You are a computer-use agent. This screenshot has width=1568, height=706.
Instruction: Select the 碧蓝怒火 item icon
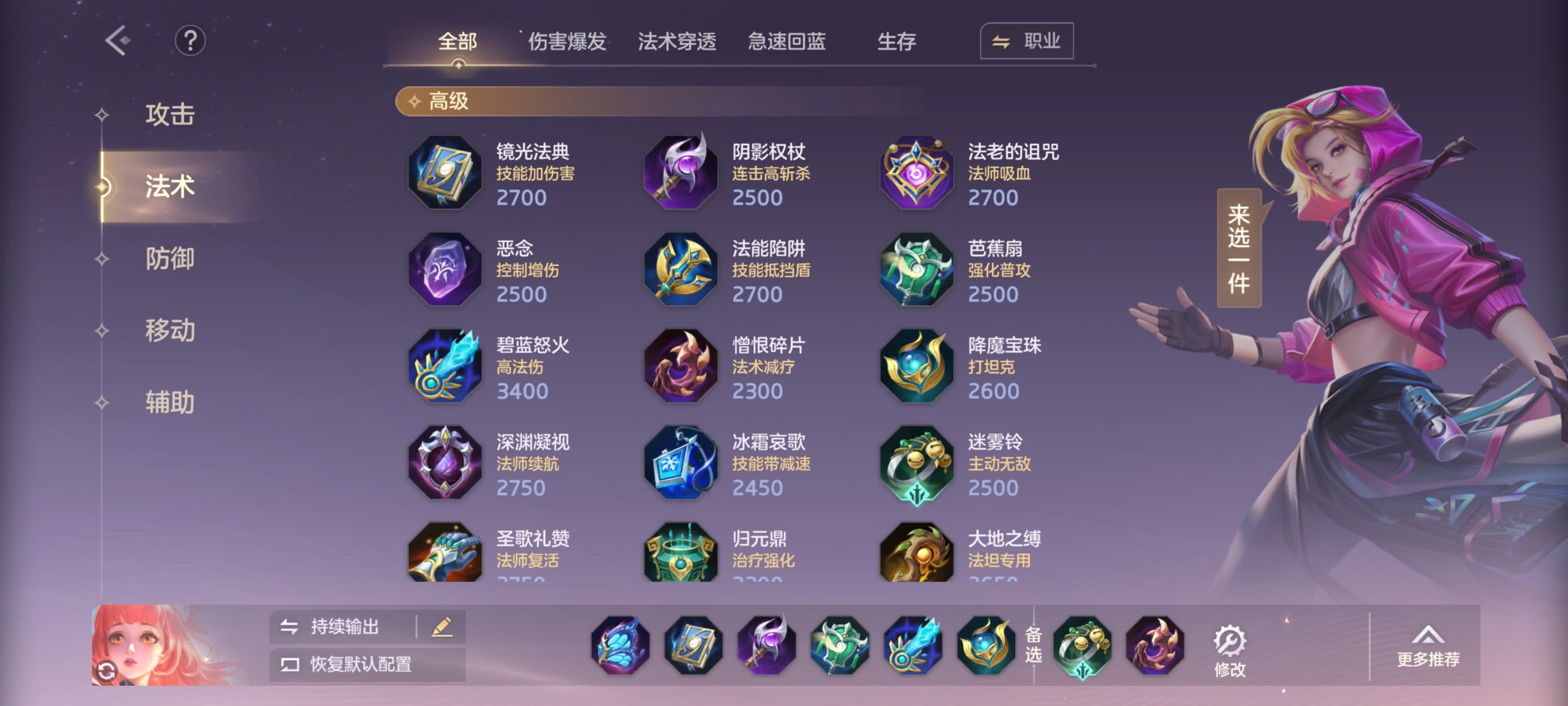tap(445, 365)
